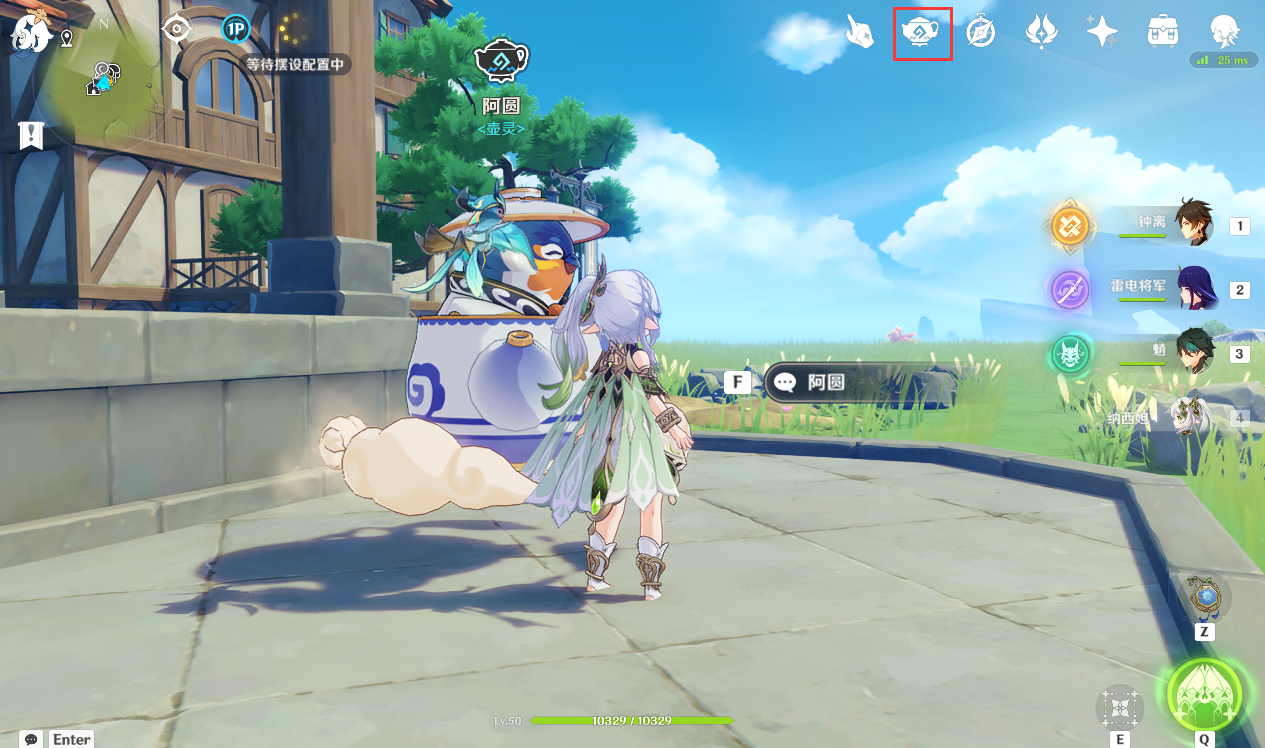This screenshot has width=1265, height=748.
Task: Switch to party member 雷电将军
Action: tap(1194, 288)
